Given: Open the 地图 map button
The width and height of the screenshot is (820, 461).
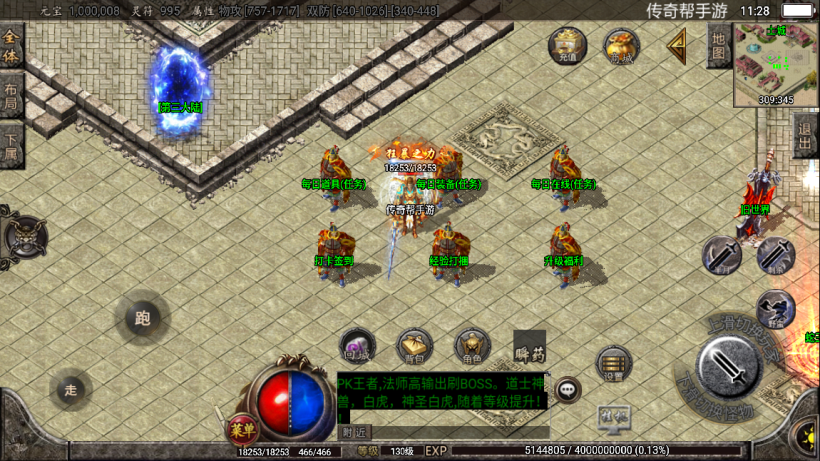Looking at the screenshot, I should point(718,45).
